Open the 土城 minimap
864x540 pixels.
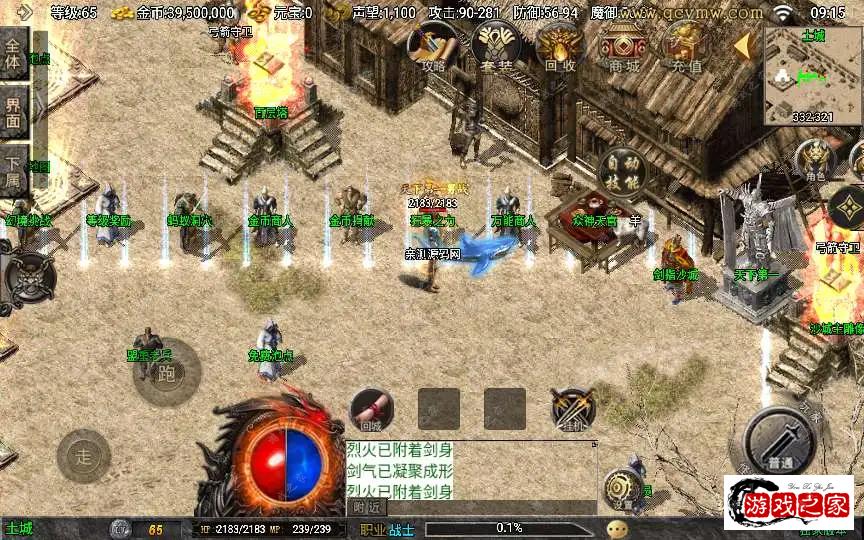pyautogui.click(x=812, y=76)
